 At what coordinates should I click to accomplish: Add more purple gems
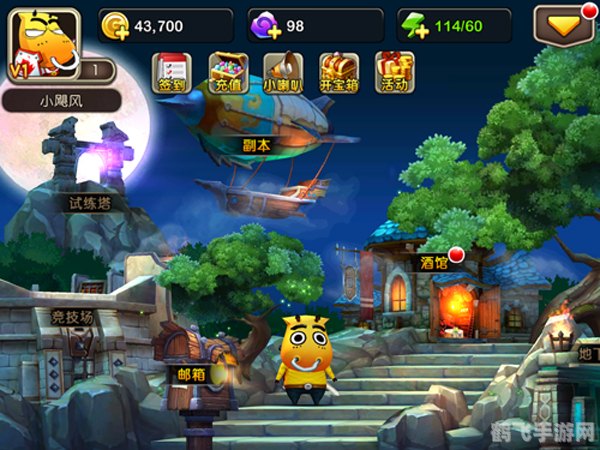(267, 26)
